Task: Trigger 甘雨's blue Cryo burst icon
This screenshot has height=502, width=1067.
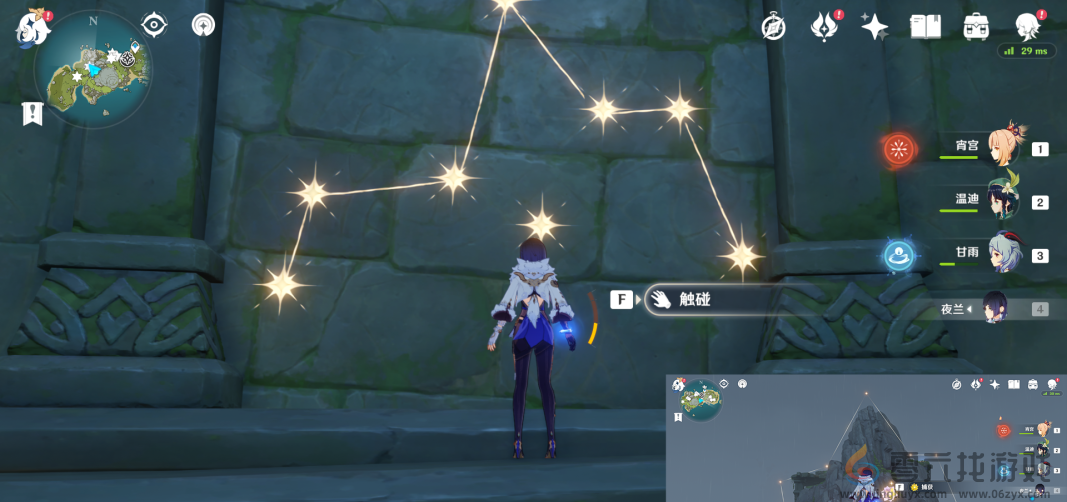Action: pyautogui.click(x=900, y=256)
